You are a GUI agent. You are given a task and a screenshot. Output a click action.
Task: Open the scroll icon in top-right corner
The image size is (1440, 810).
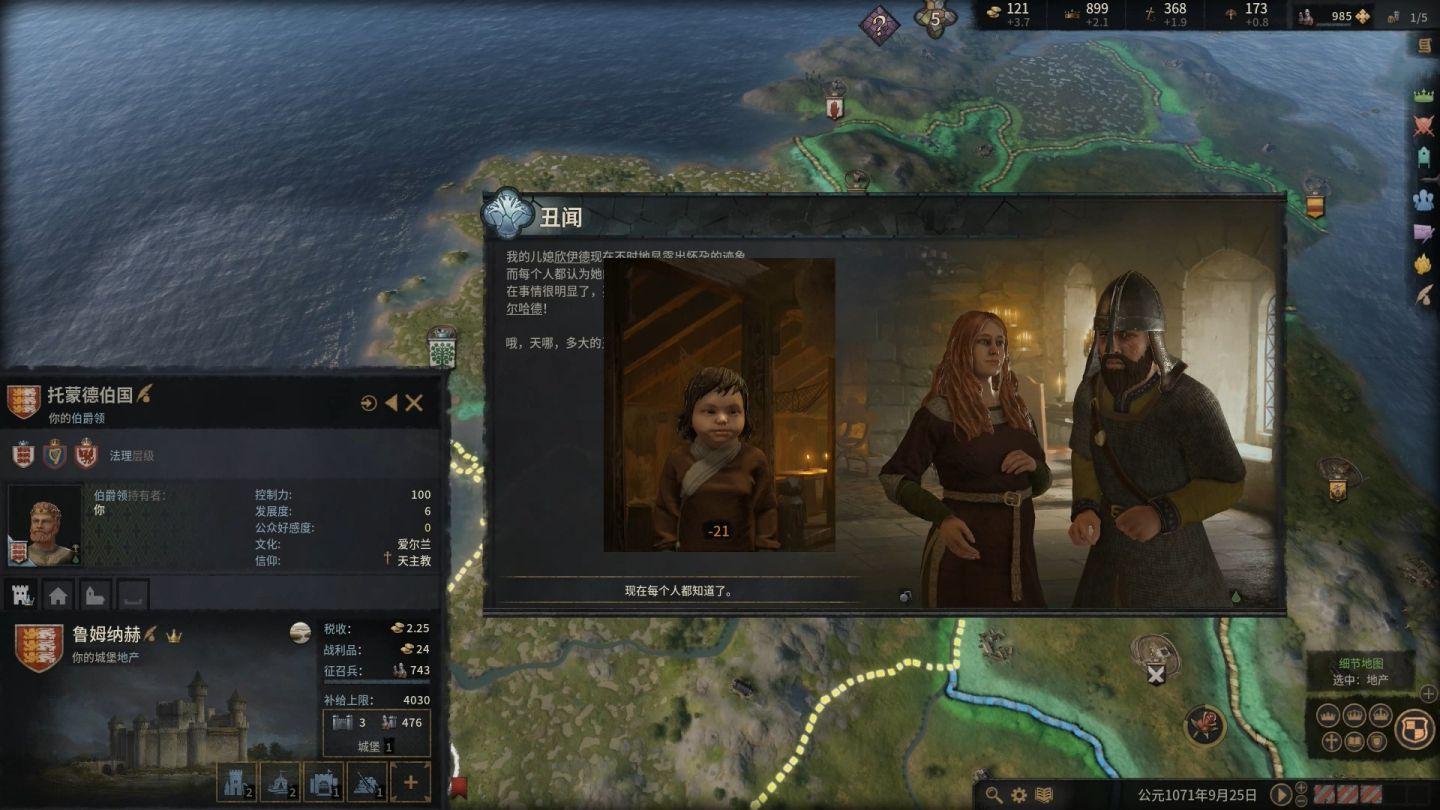coord(1425,45)
